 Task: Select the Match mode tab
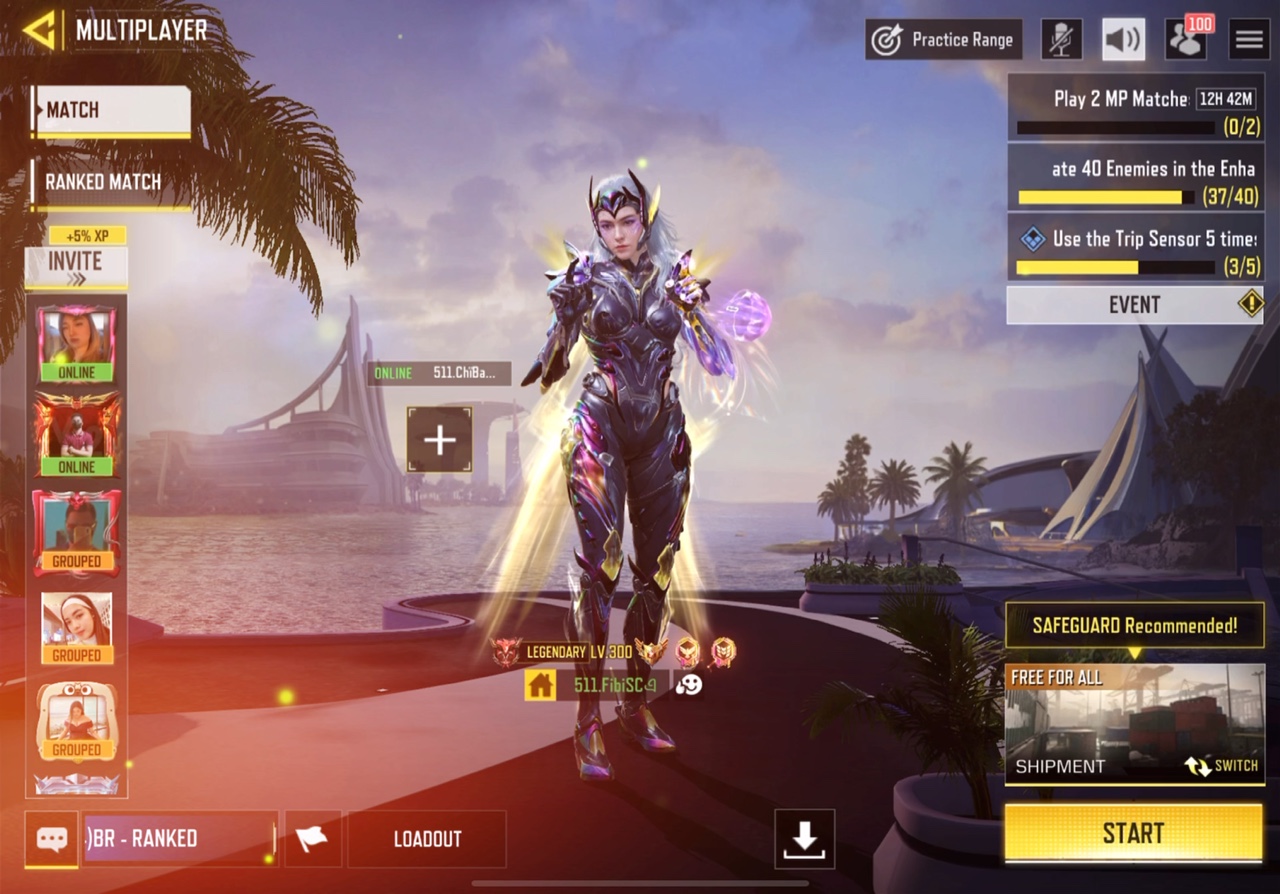tap(111, 111)
